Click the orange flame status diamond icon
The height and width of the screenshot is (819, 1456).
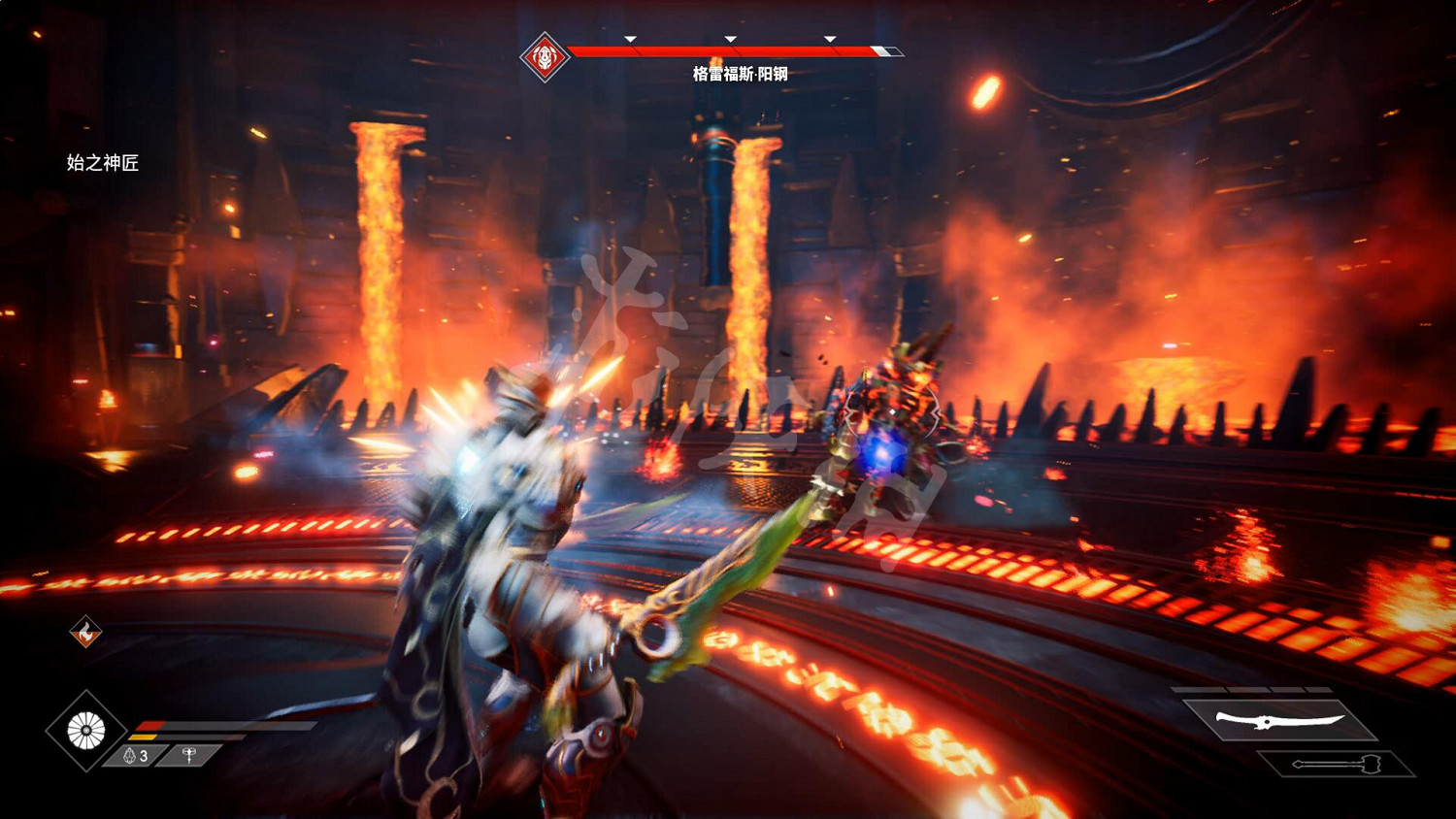[85, 633]
